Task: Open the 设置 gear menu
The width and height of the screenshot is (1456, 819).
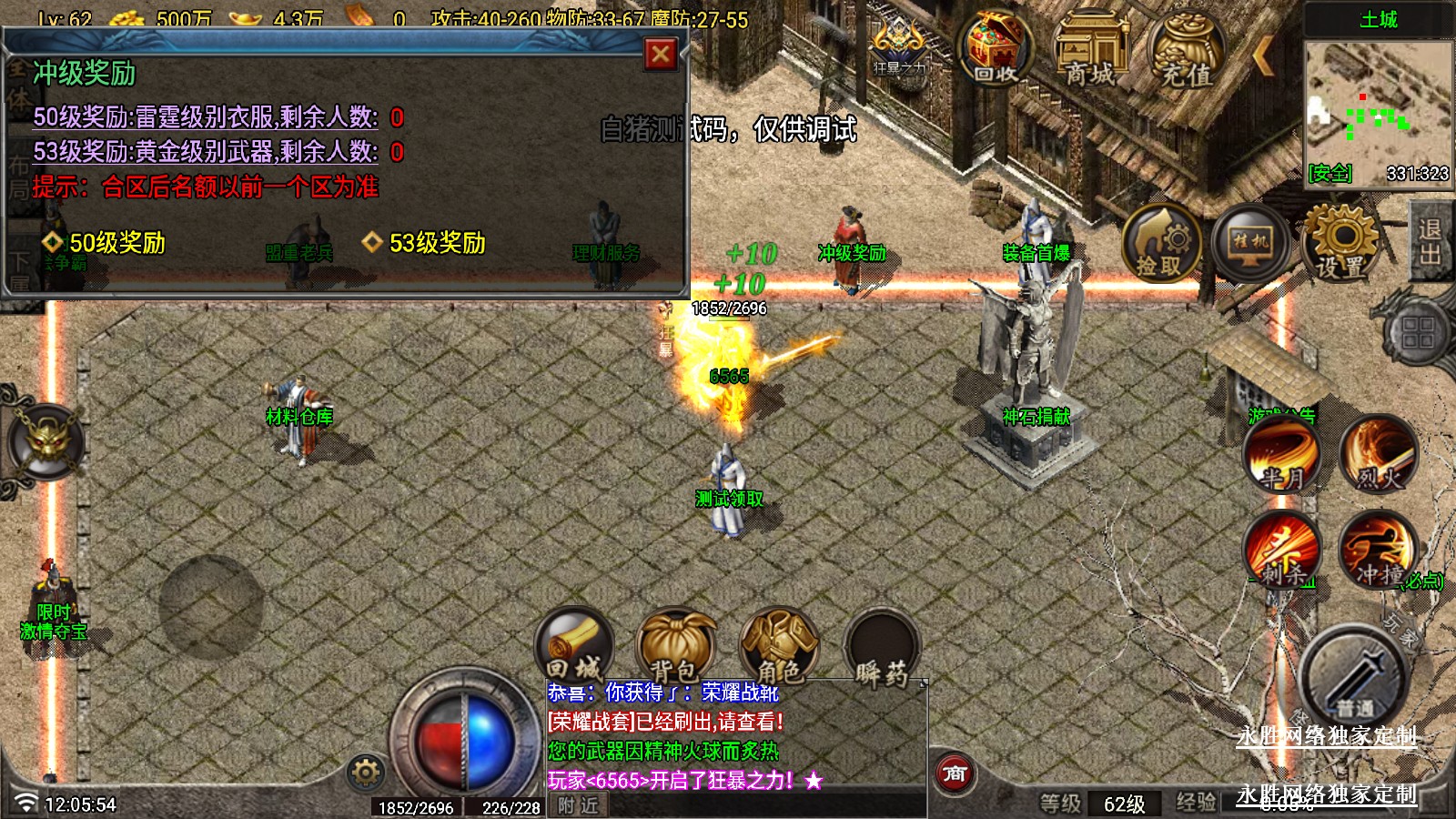Action: coord(1340,242)
